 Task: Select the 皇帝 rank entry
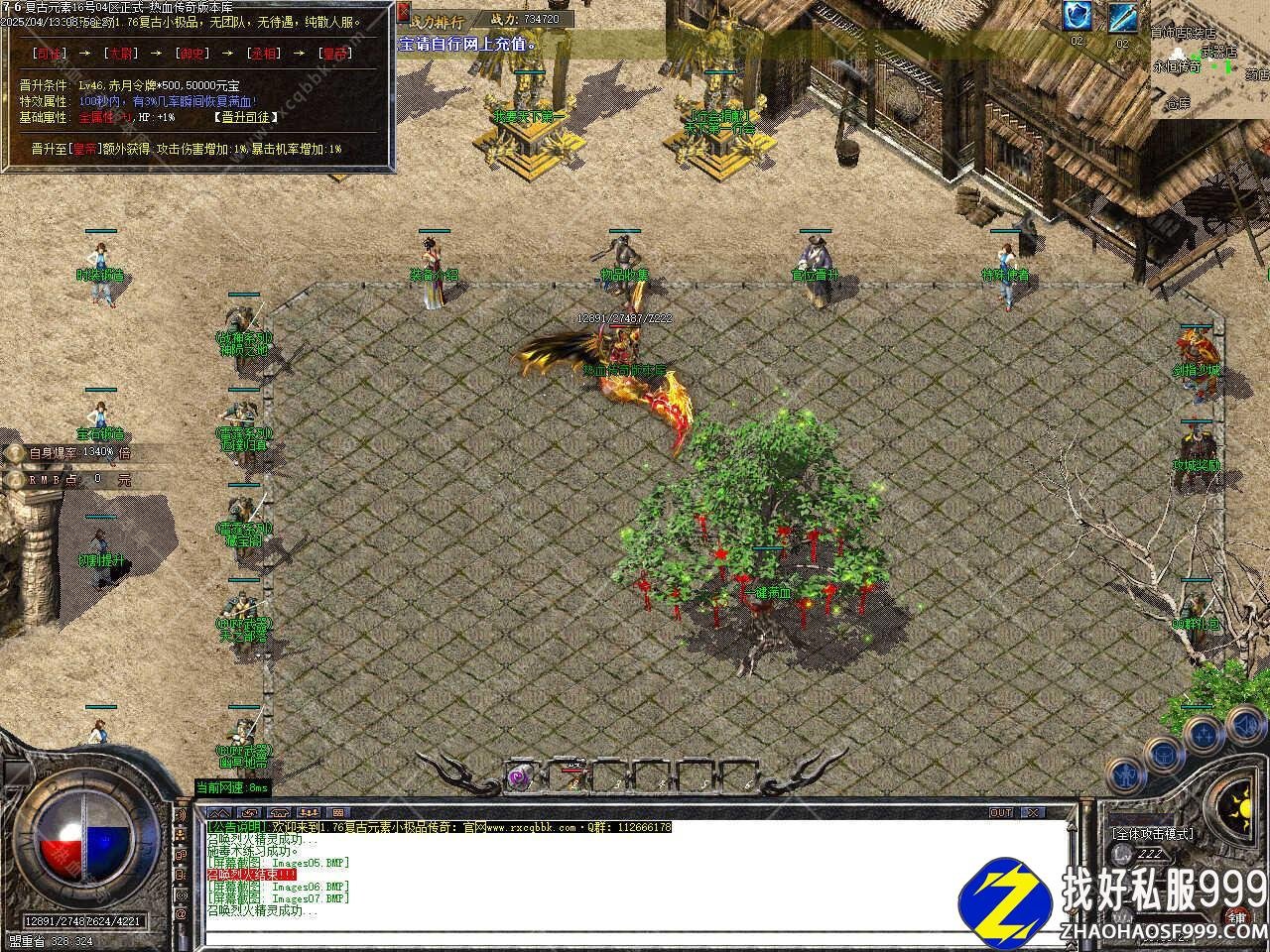click(335, 53)
